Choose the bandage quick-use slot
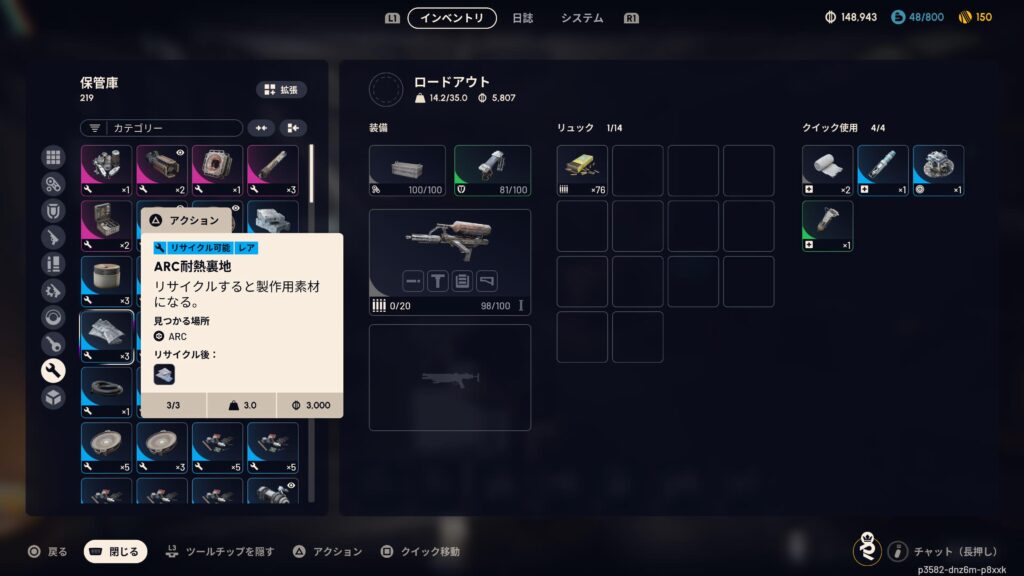1024x576 pixels. coord(827,171)
